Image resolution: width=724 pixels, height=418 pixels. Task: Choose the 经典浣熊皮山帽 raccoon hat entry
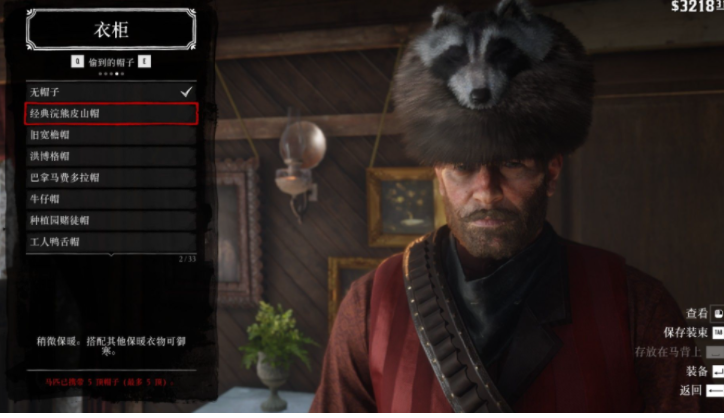point(110,114)
